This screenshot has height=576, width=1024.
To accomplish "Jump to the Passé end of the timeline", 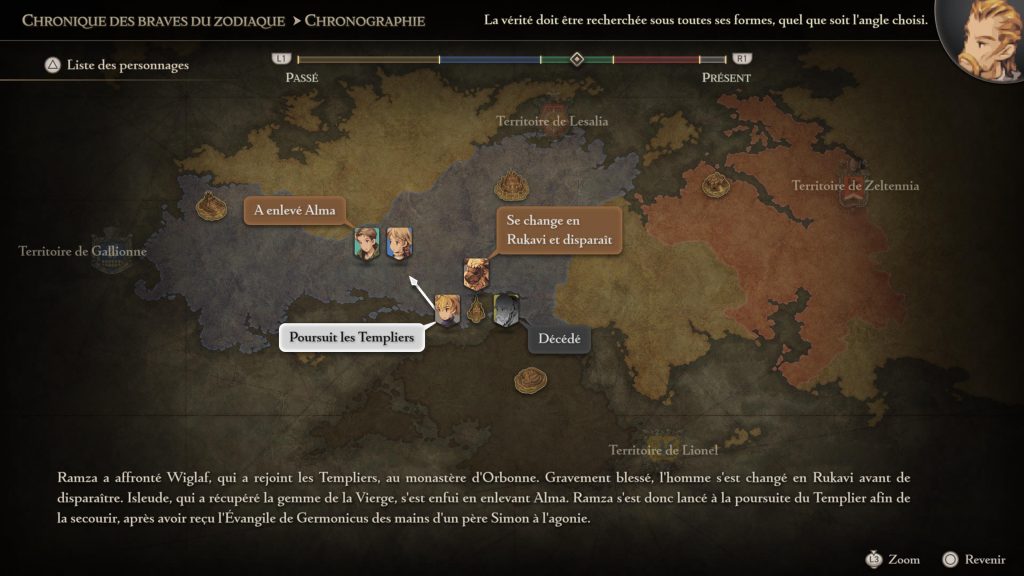I will (301, 78).
